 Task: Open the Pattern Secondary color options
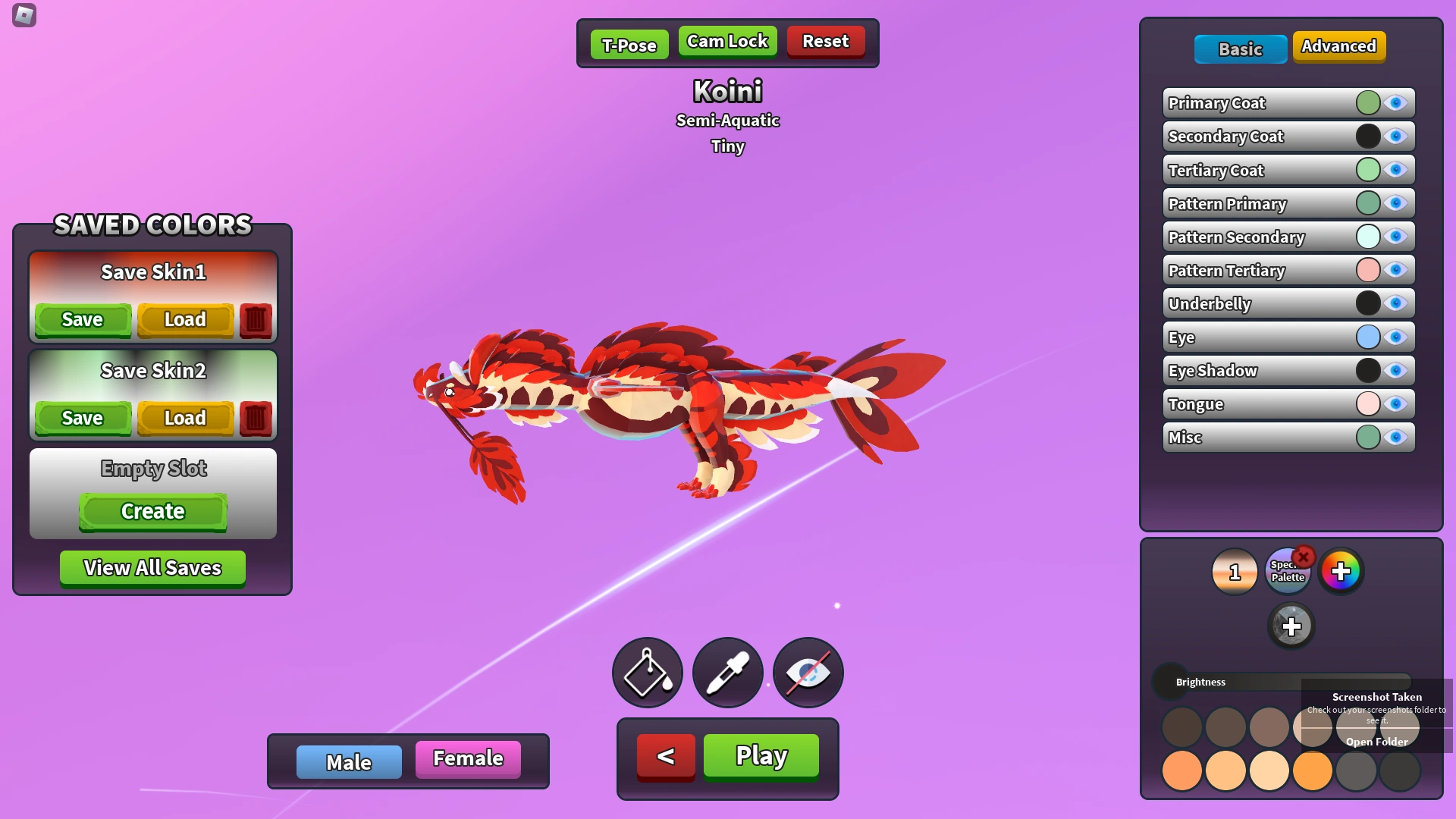pyautogui.click(x=1368, y=236)
